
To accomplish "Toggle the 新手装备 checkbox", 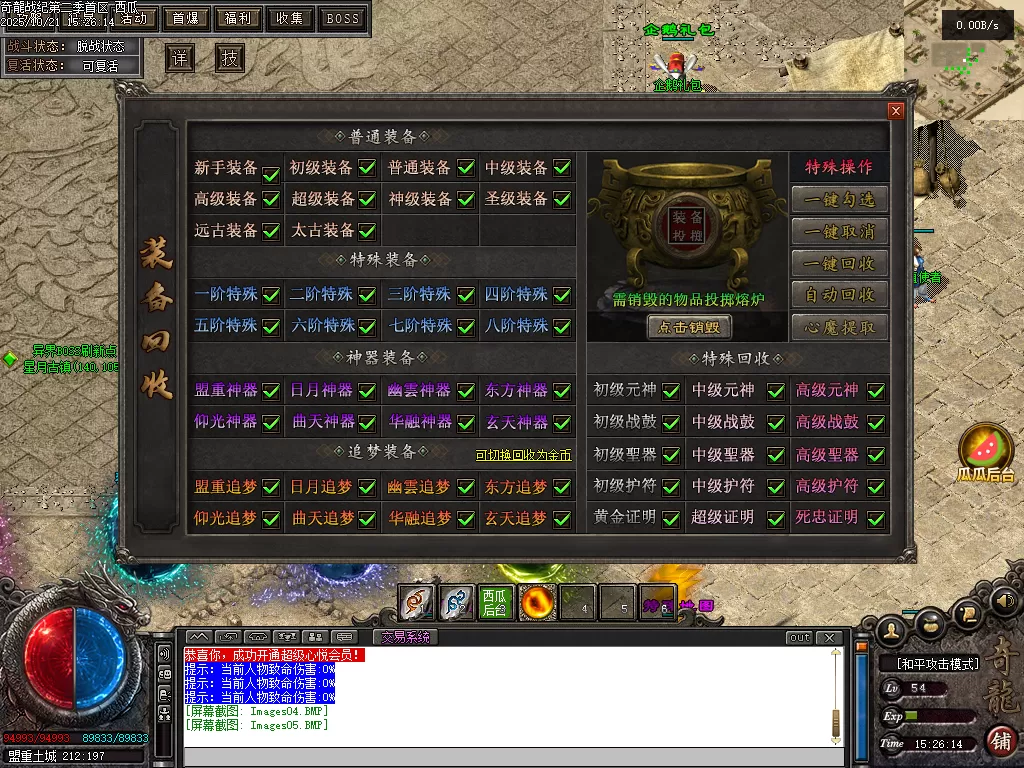I will click(270, 173).
